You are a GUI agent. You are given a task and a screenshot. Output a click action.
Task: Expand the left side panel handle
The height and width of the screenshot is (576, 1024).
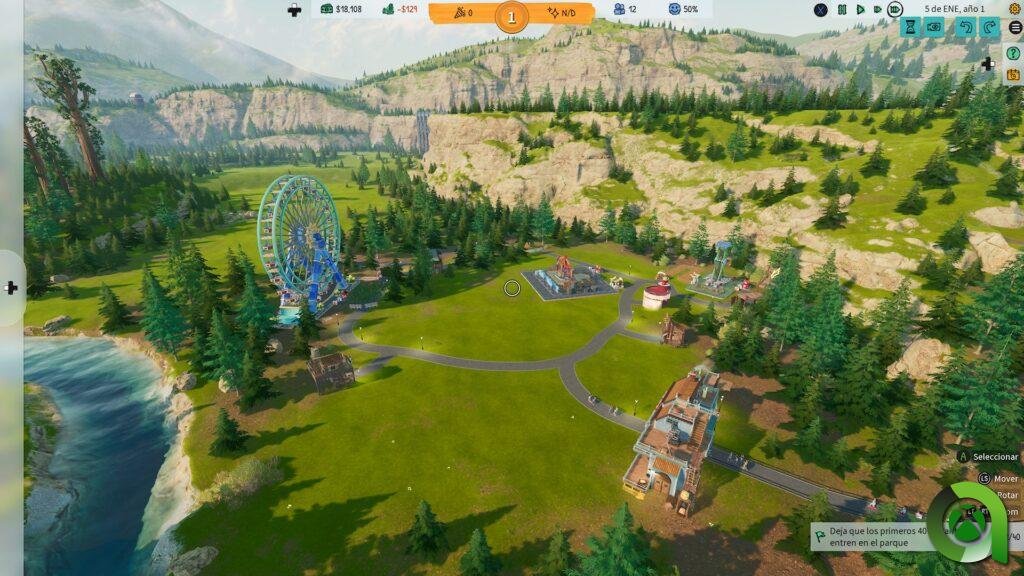tap(11, 288)
